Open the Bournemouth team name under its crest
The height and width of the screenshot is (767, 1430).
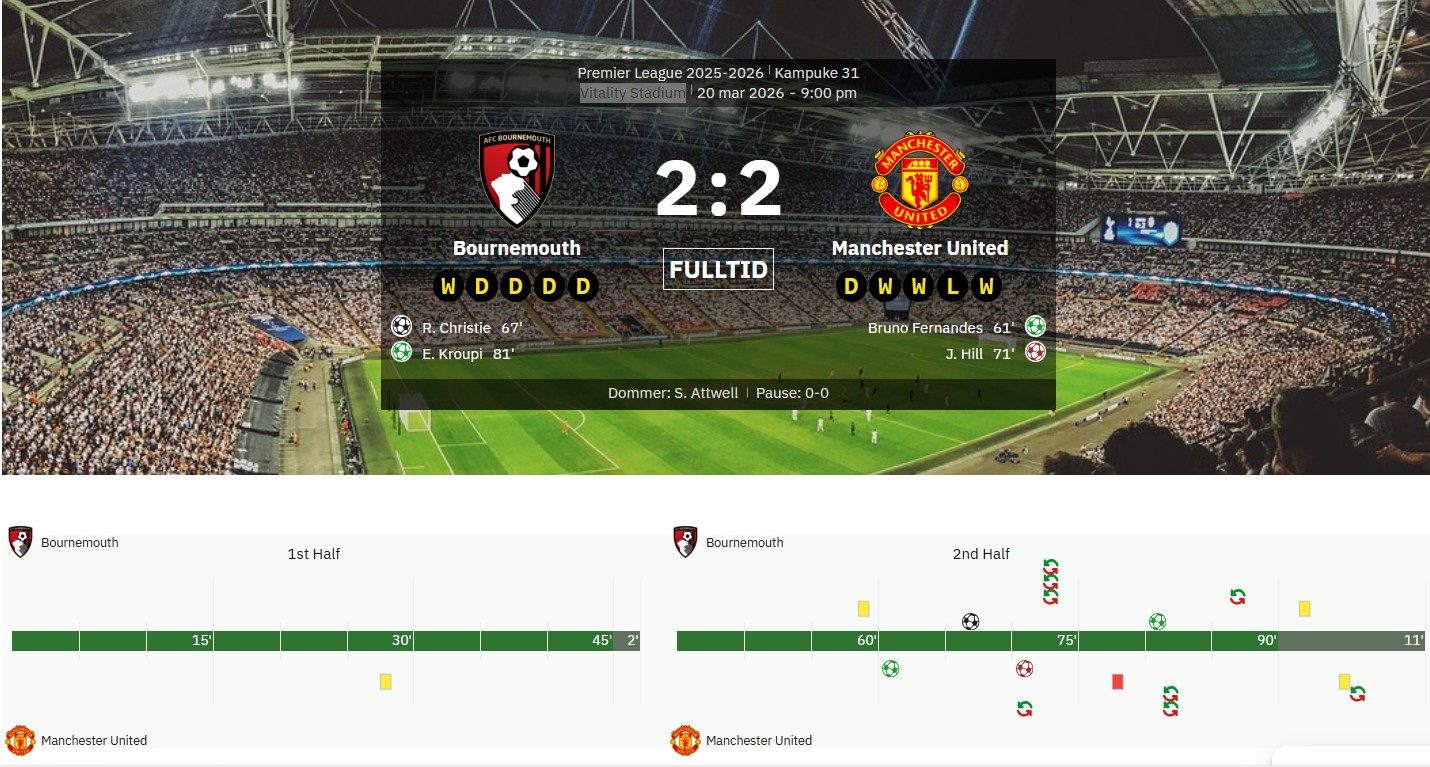coord(516,248)
